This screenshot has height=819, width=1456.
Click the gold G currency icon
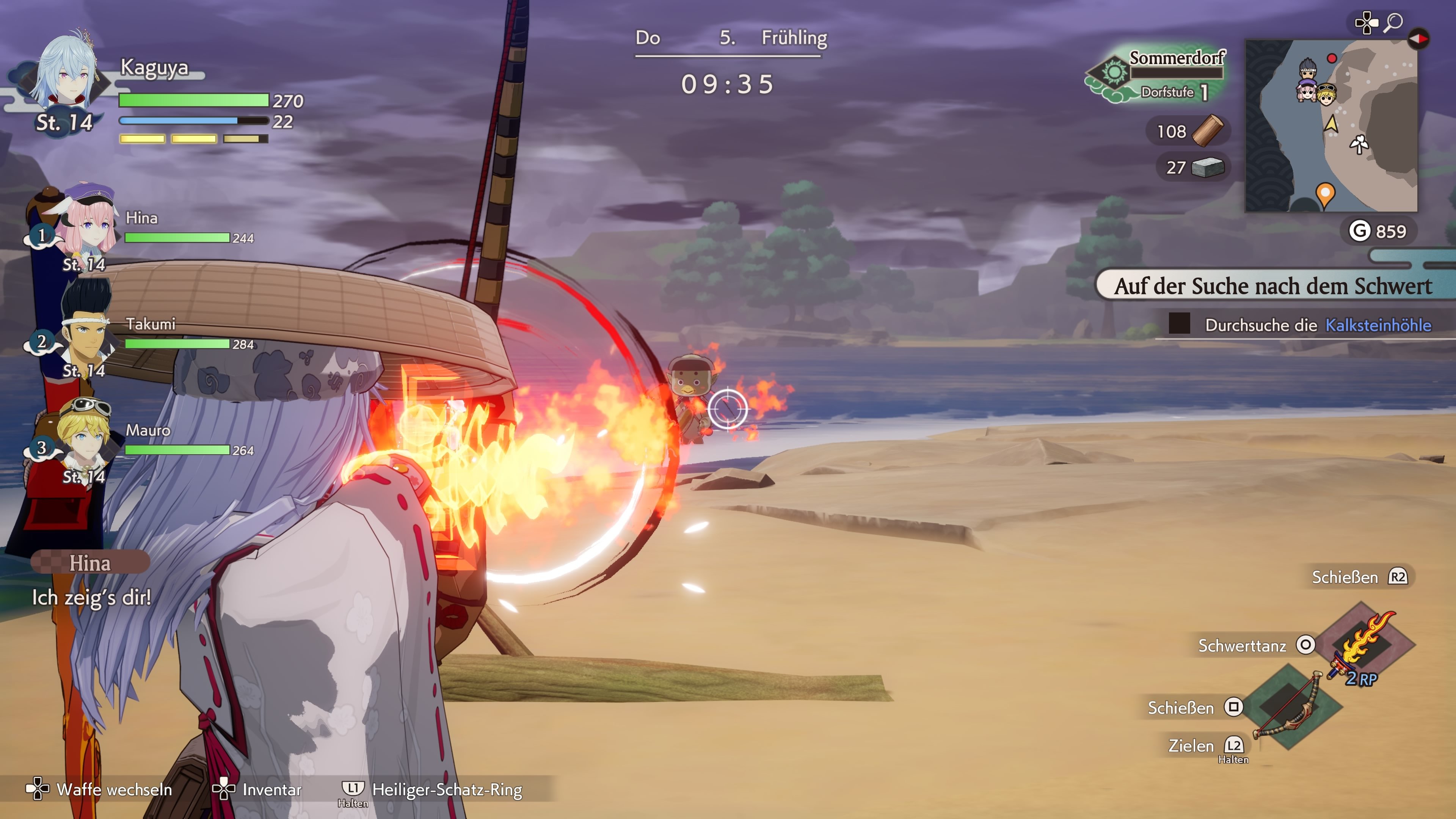click(x=1359, y=231)
